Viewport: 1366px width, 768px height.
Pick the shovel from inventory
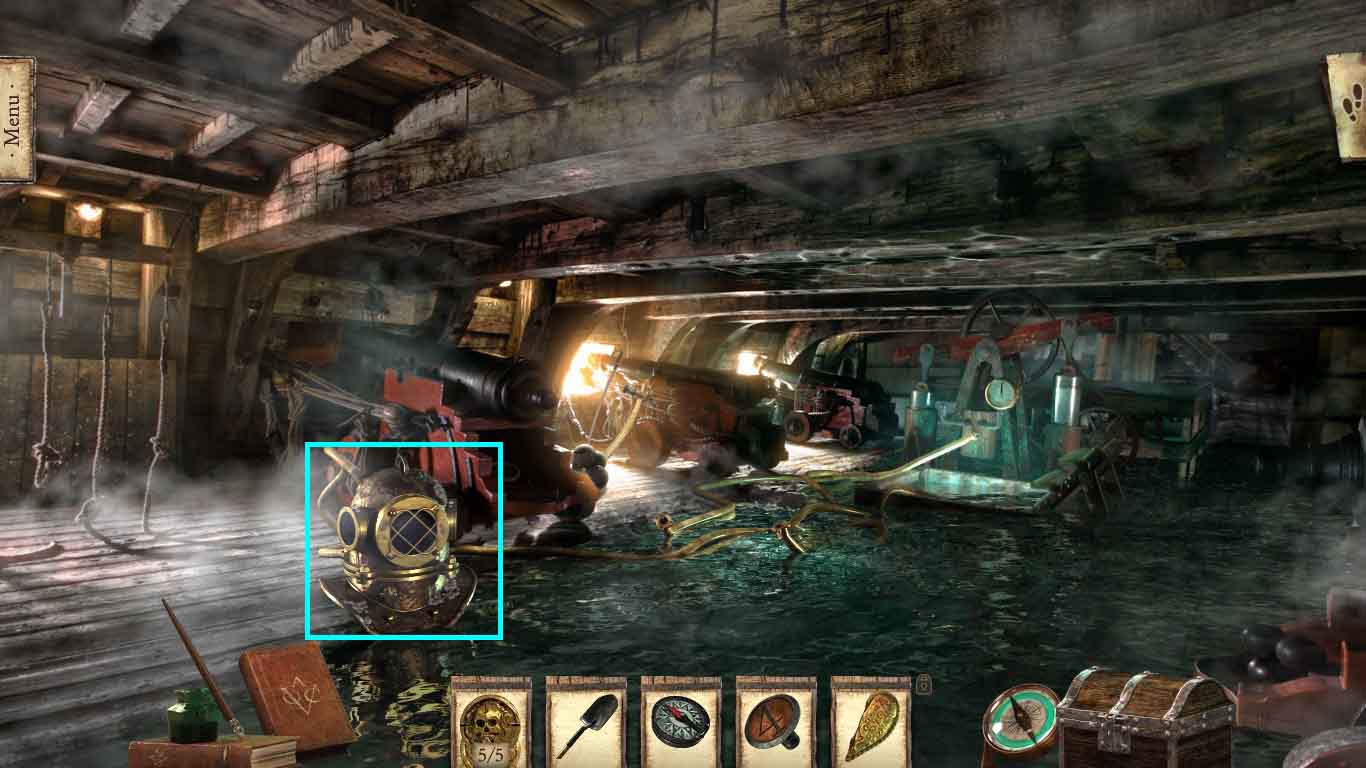click(x=586, y=724)
